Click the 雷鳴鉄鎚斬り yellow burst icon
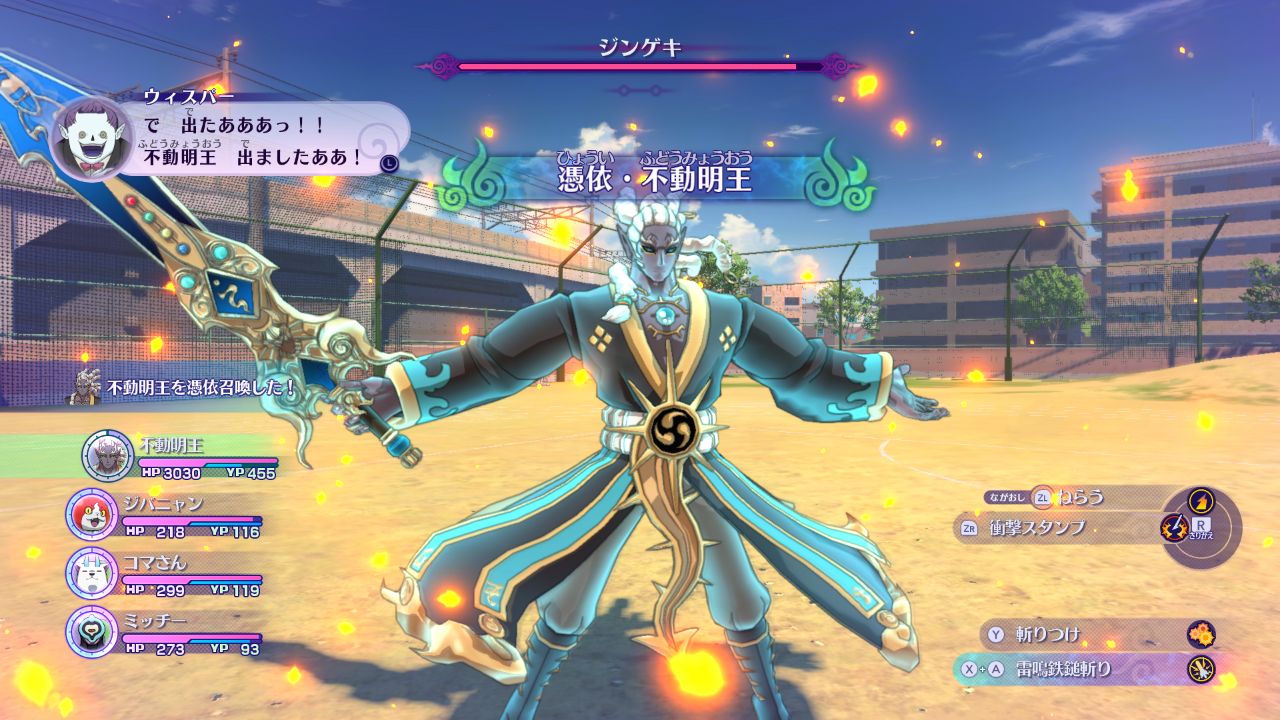 [1201, 669]
